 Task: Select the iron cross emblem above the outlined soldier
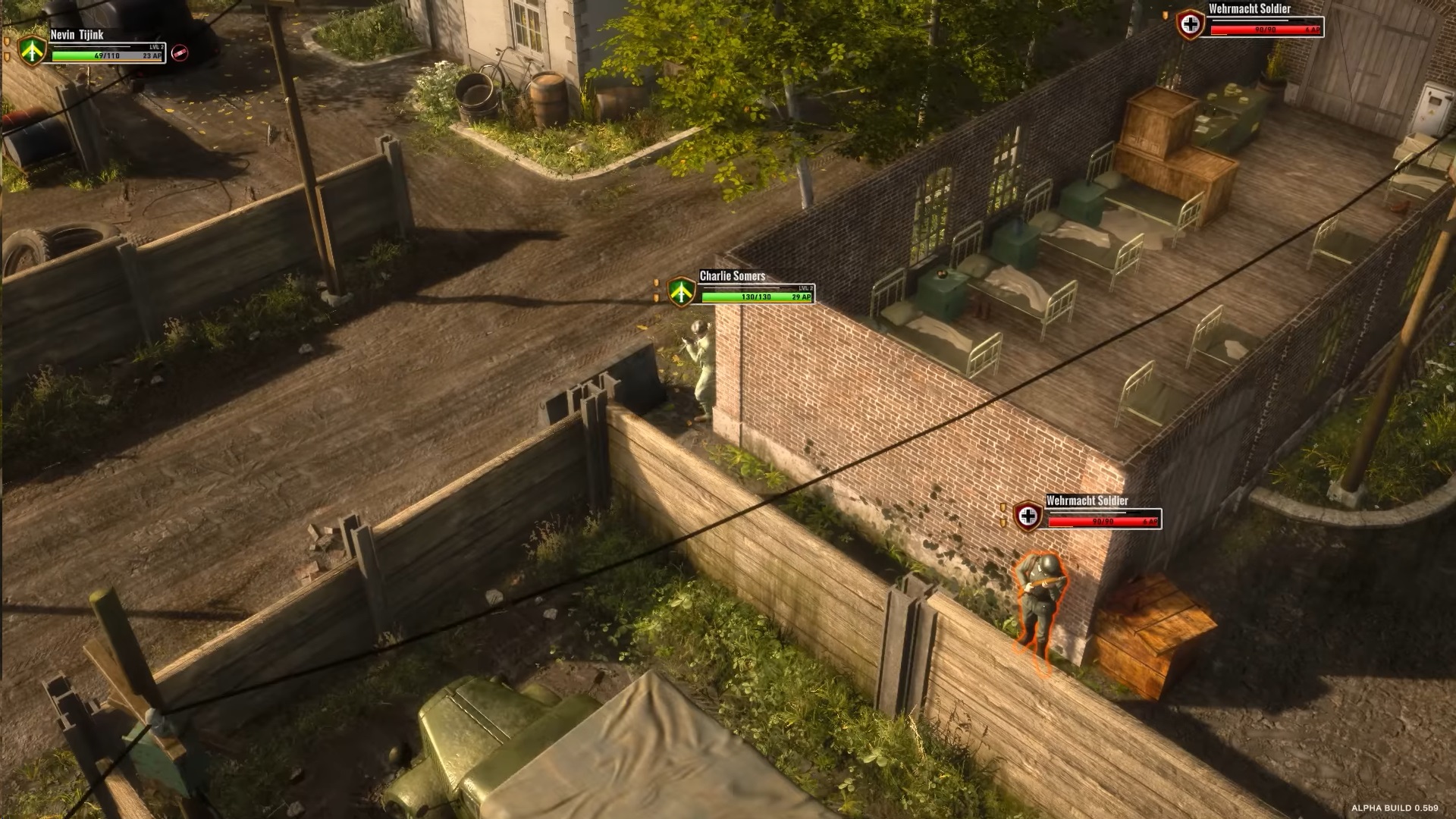(1028, 516)
